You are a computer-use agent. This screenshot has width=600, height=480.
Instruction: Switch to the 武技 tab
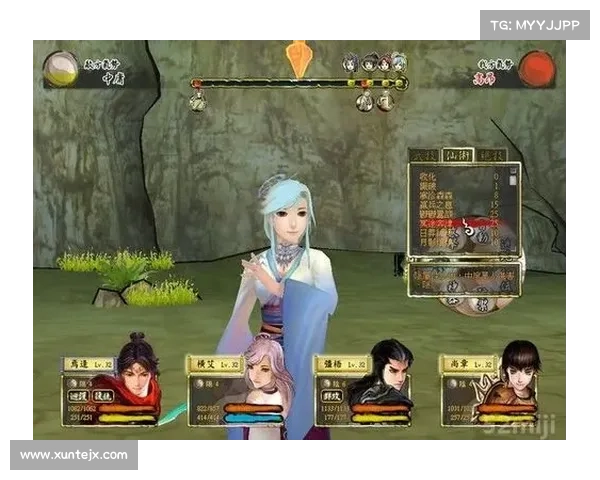click(425, 155)
